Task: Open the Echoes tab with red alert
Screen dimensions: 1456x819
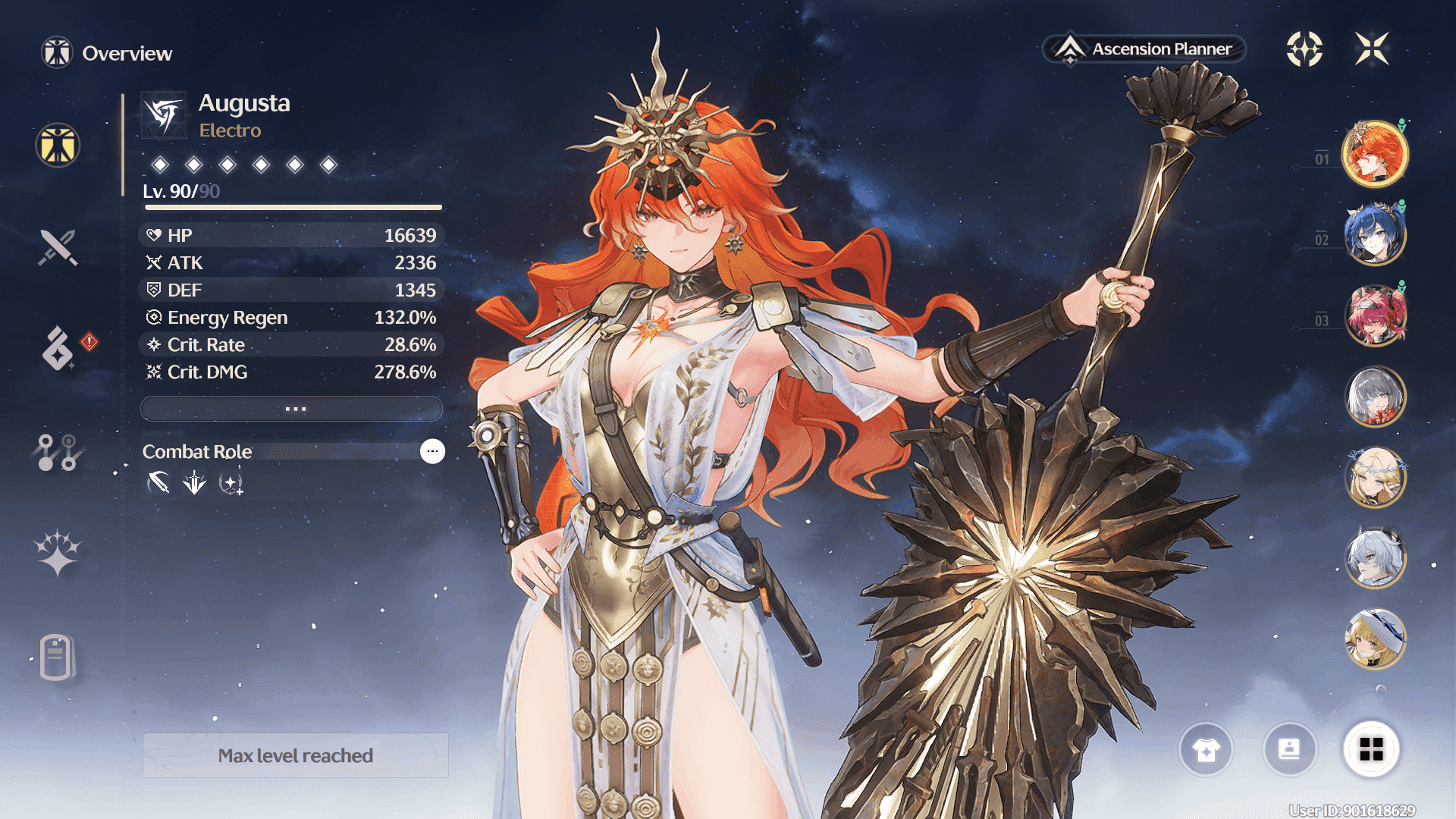Action: [x=58, y=348]
